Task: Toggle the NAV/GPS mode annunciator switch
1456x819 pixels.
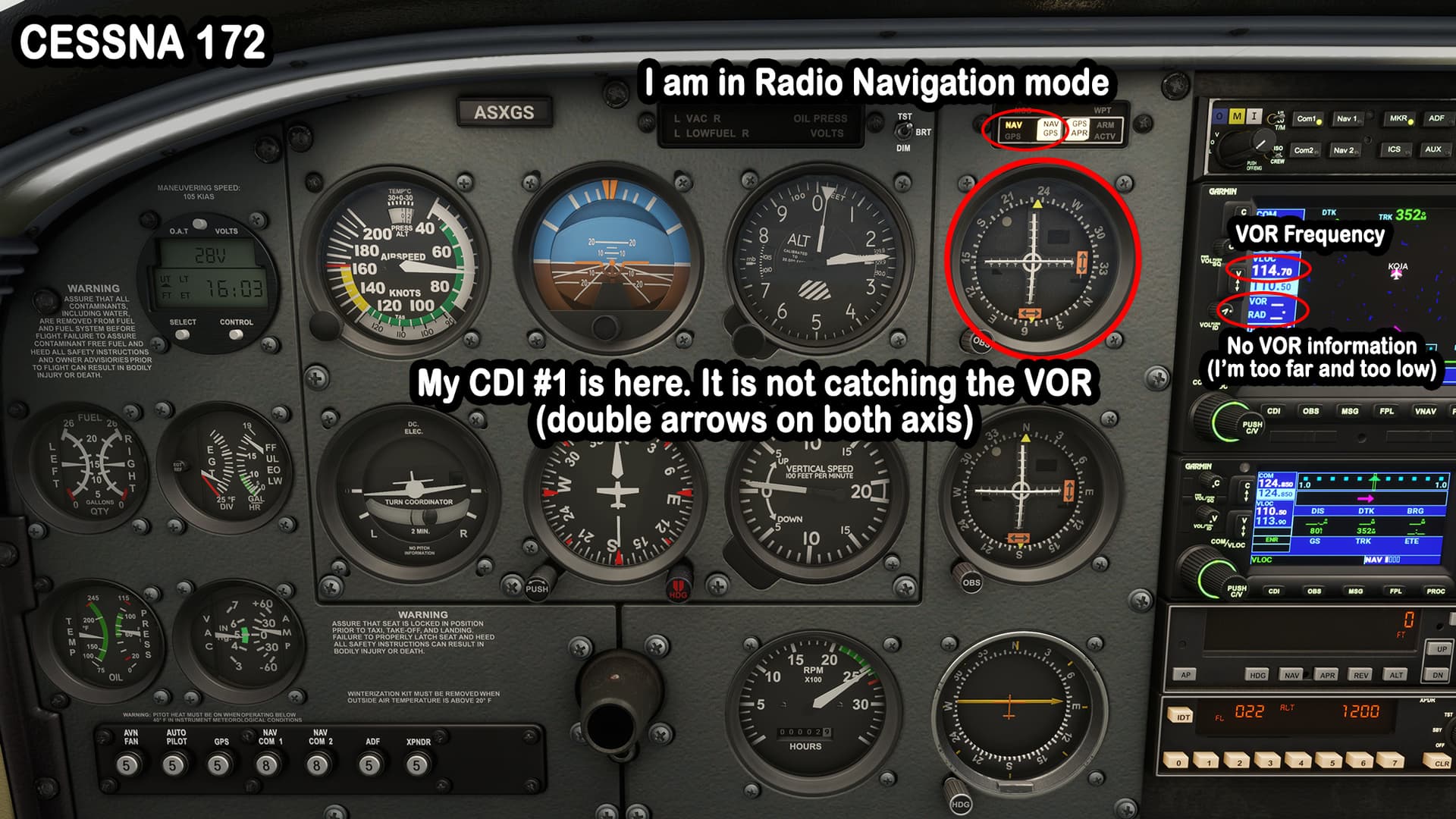Action: click(x=1052, y=130)
